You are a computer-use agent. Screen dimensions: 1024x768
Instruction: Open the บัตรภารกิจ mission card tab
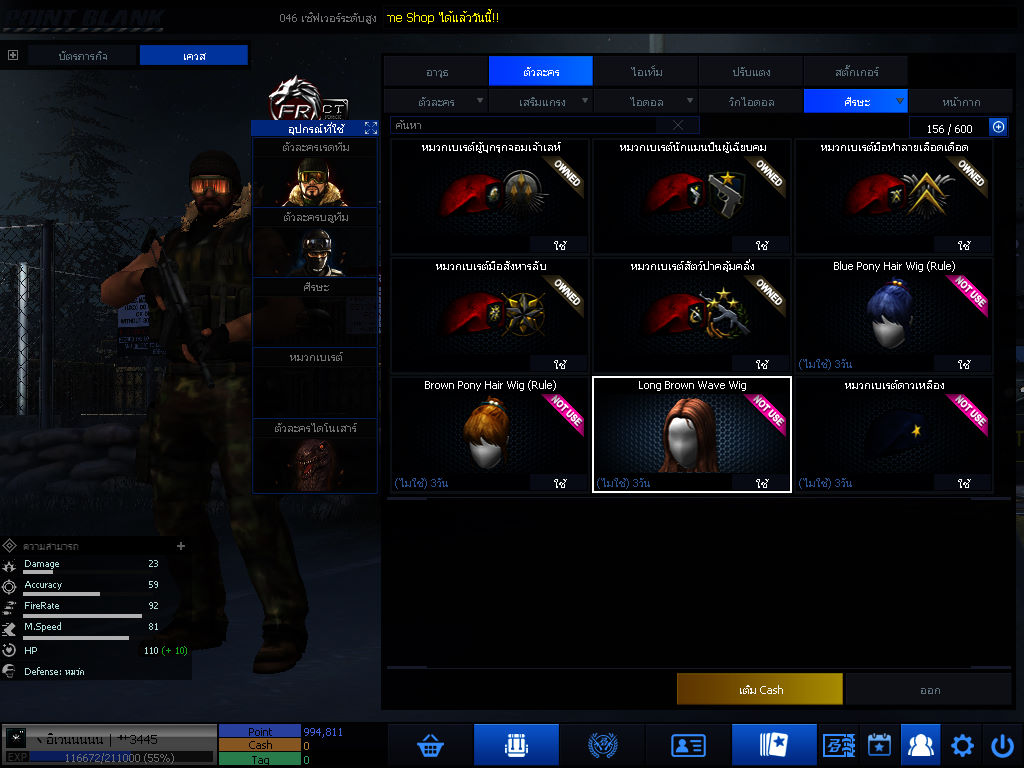82,56
